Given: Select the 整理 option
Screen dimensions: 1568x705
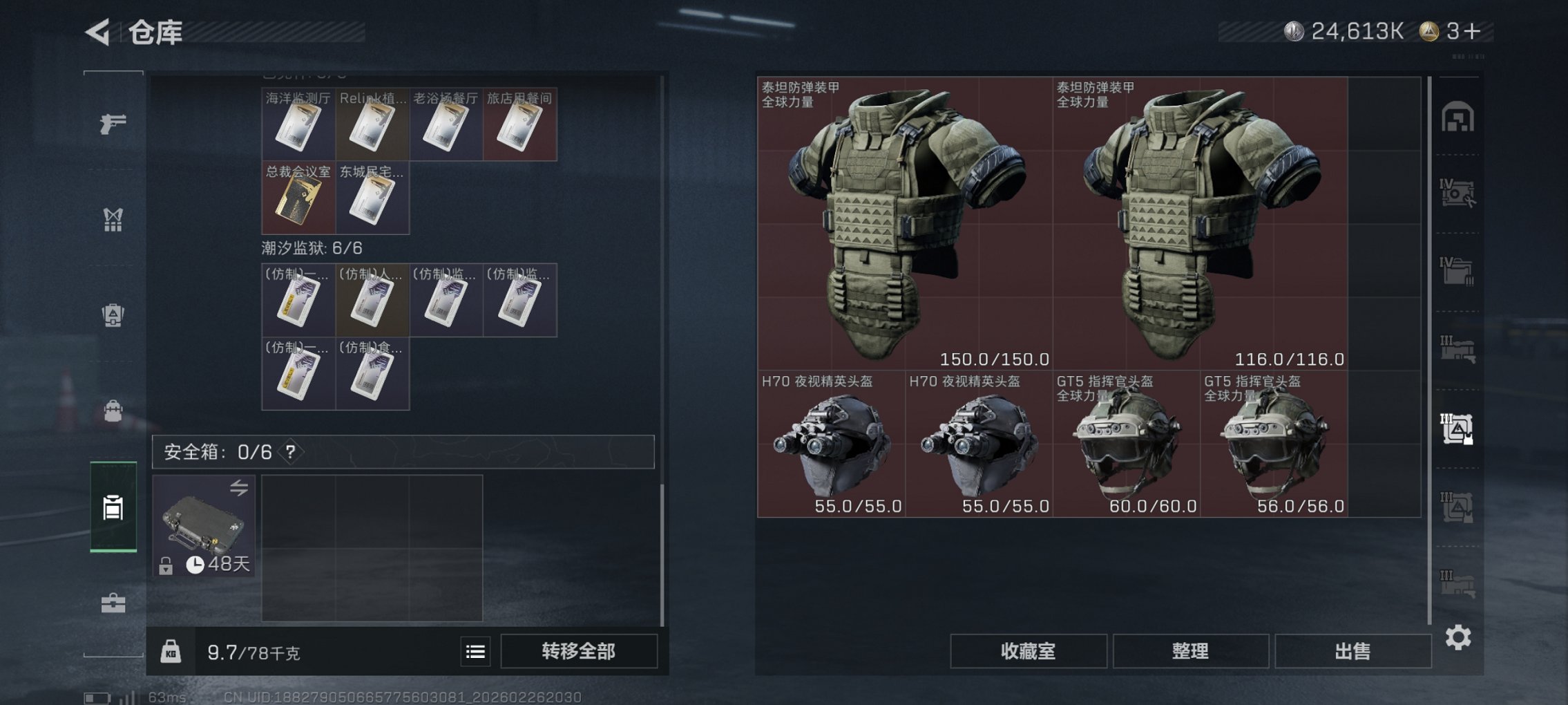Looking at the screenshot, I should (x=1191, y=650).
